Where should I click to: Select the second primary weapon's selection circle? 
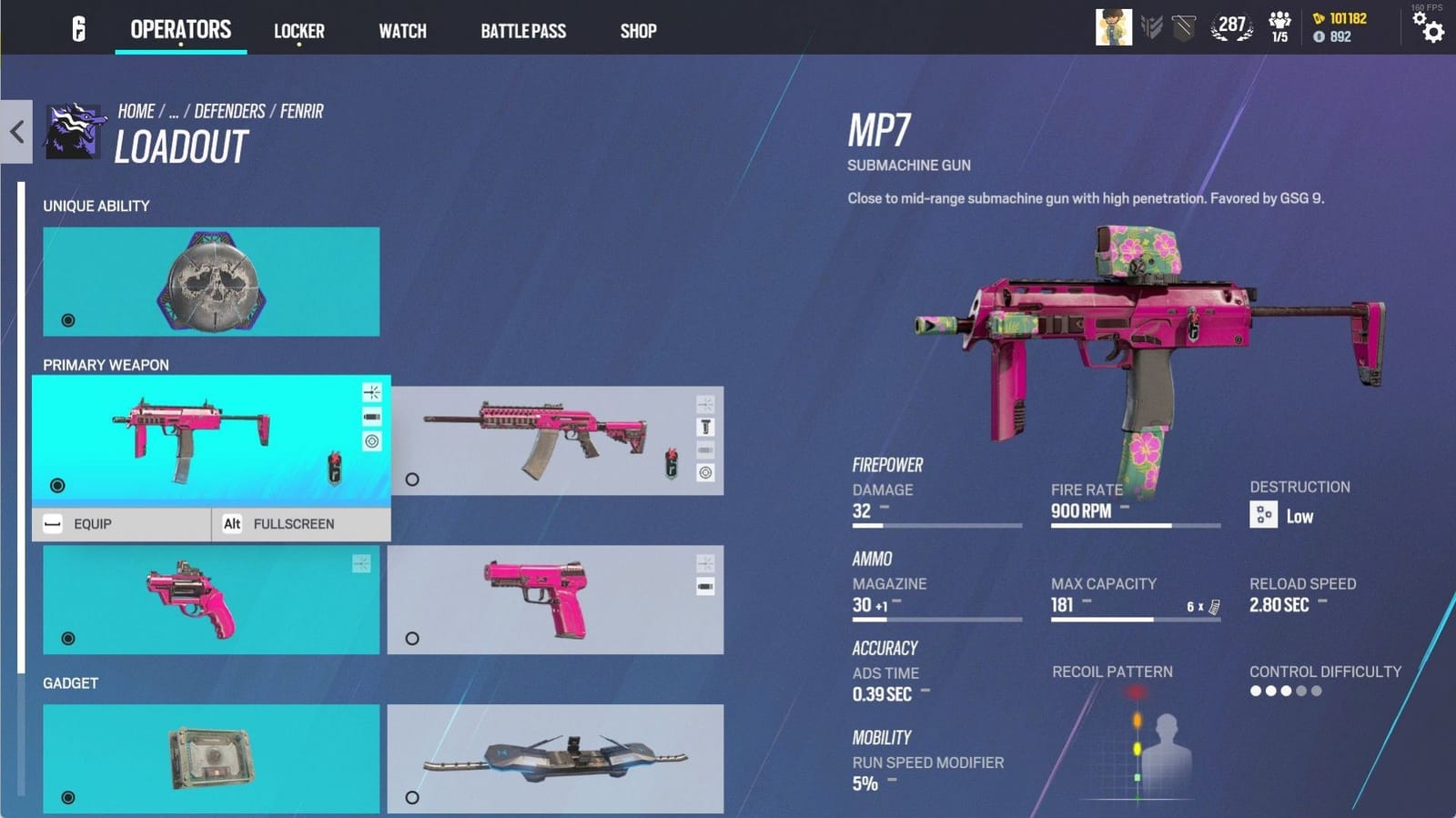tap(412, 479)
